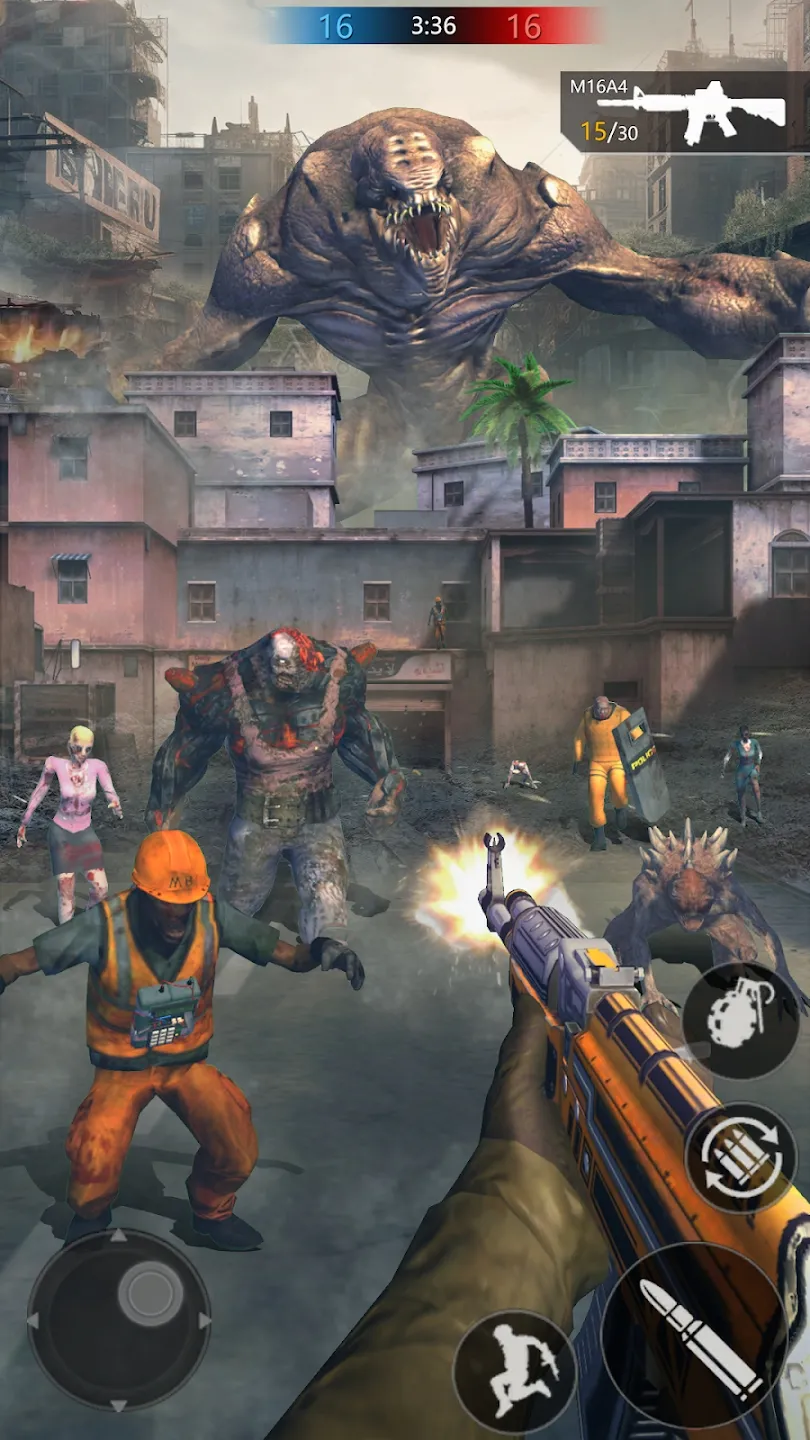Tap the running figure sprint button
810x1440 pixels.
click(514, 1369)
